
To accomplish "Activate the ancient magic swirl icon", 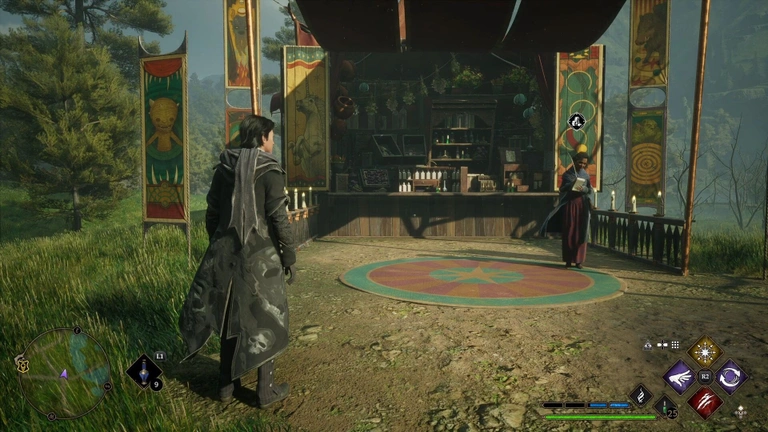I will pos(640,395).
